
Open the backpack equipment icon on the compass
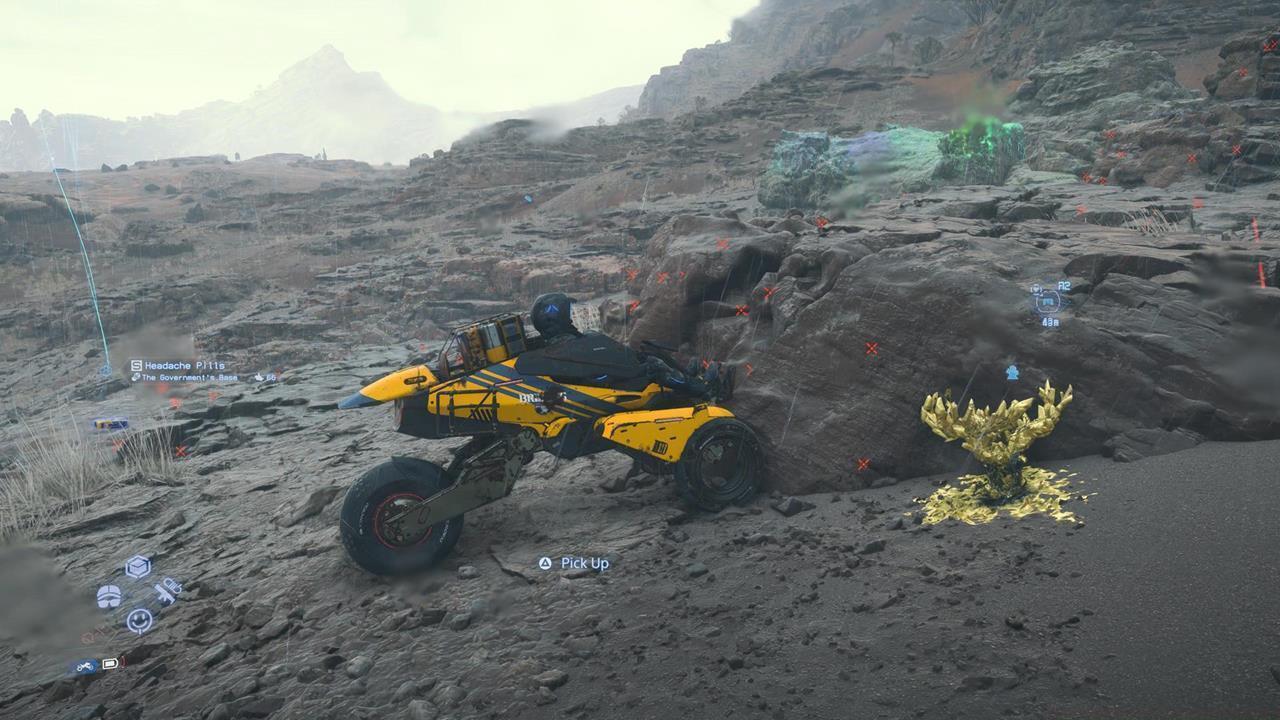tap(110, 597)
